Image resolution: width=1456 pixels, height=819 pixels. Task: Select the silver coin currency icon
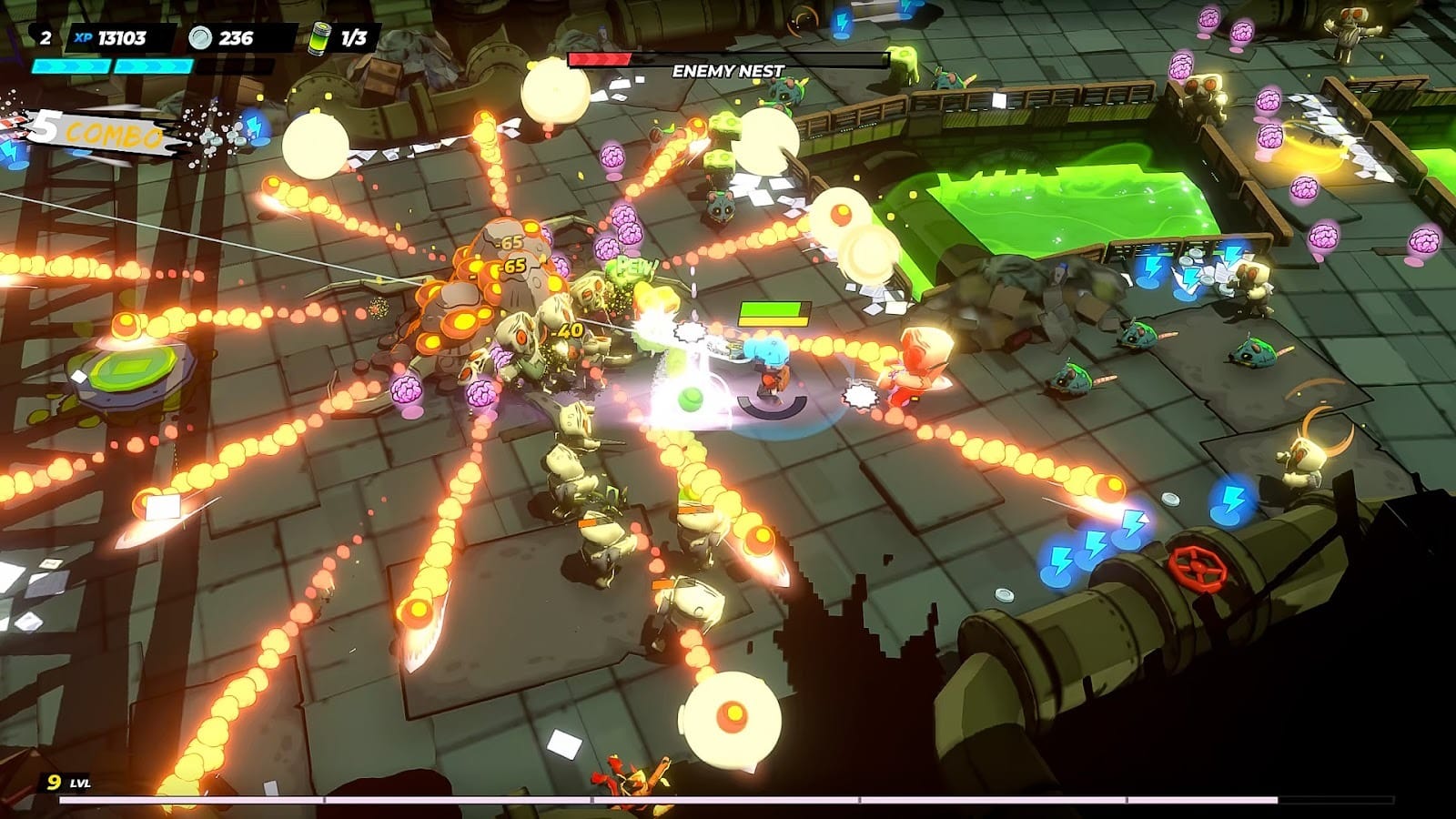[x=200, y=37]
